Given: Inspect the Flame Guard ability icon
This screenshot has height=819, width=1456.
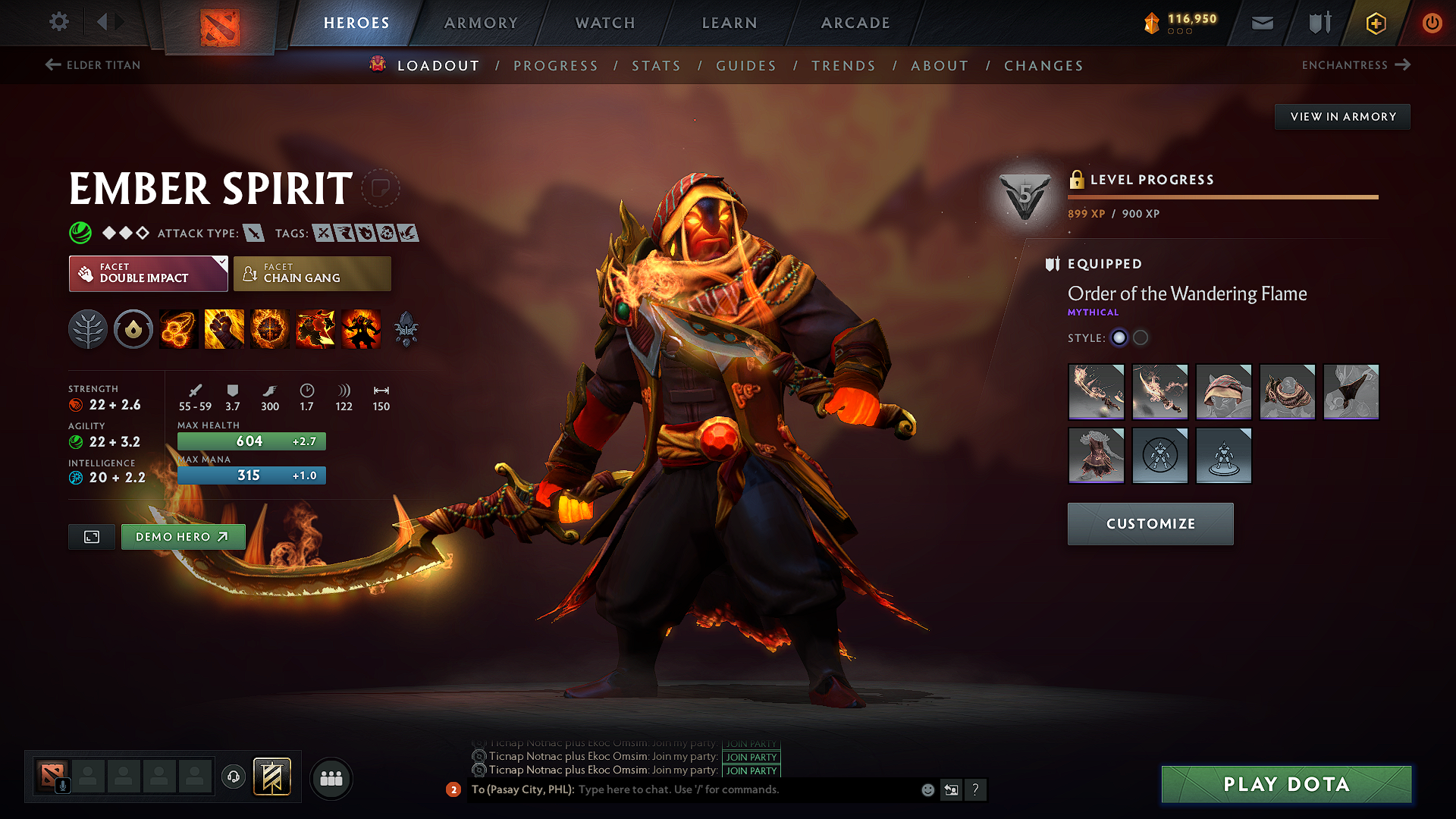Looking at the screenshot, I should click(x=269, y=328).
